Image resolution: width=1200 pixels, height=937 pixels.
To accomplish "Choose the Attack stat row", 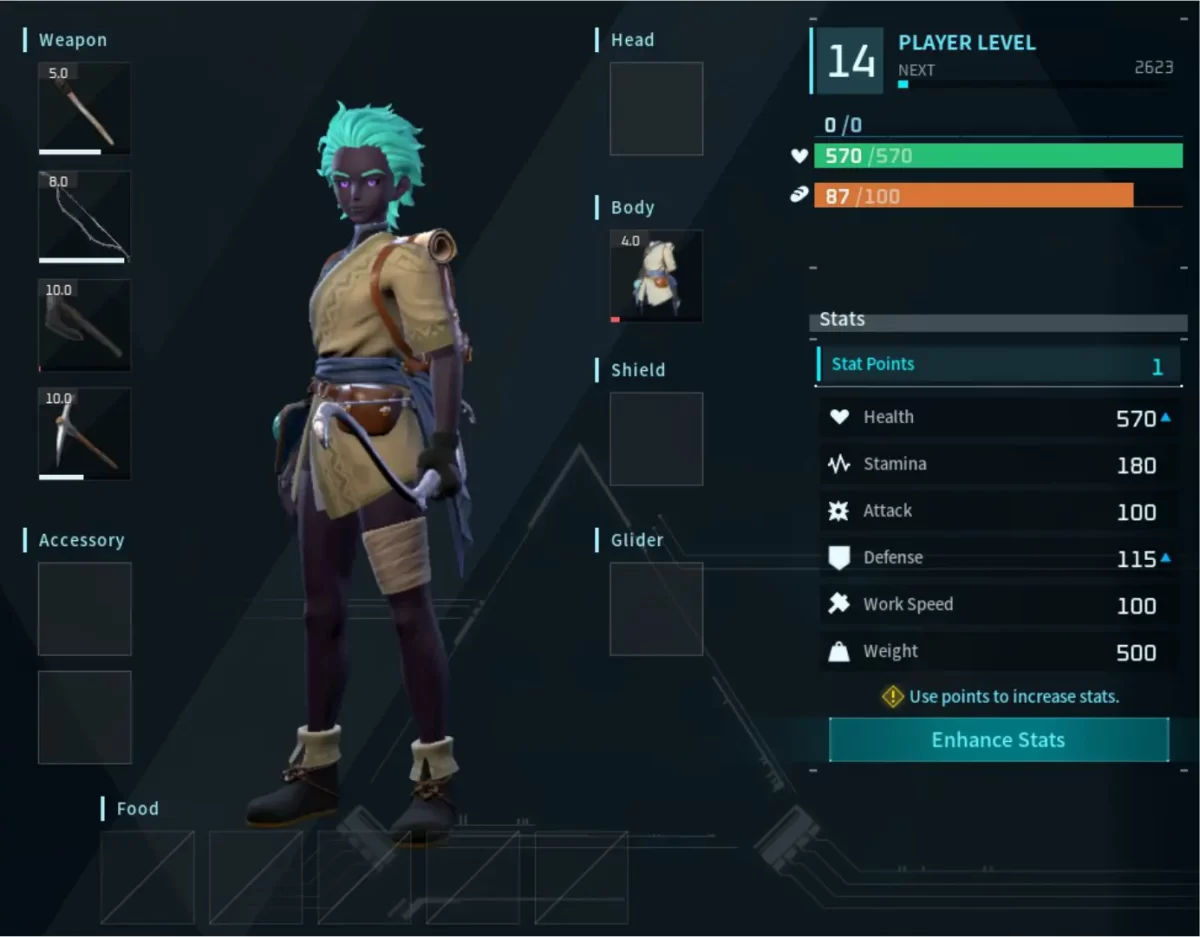I will coord(998,511).
